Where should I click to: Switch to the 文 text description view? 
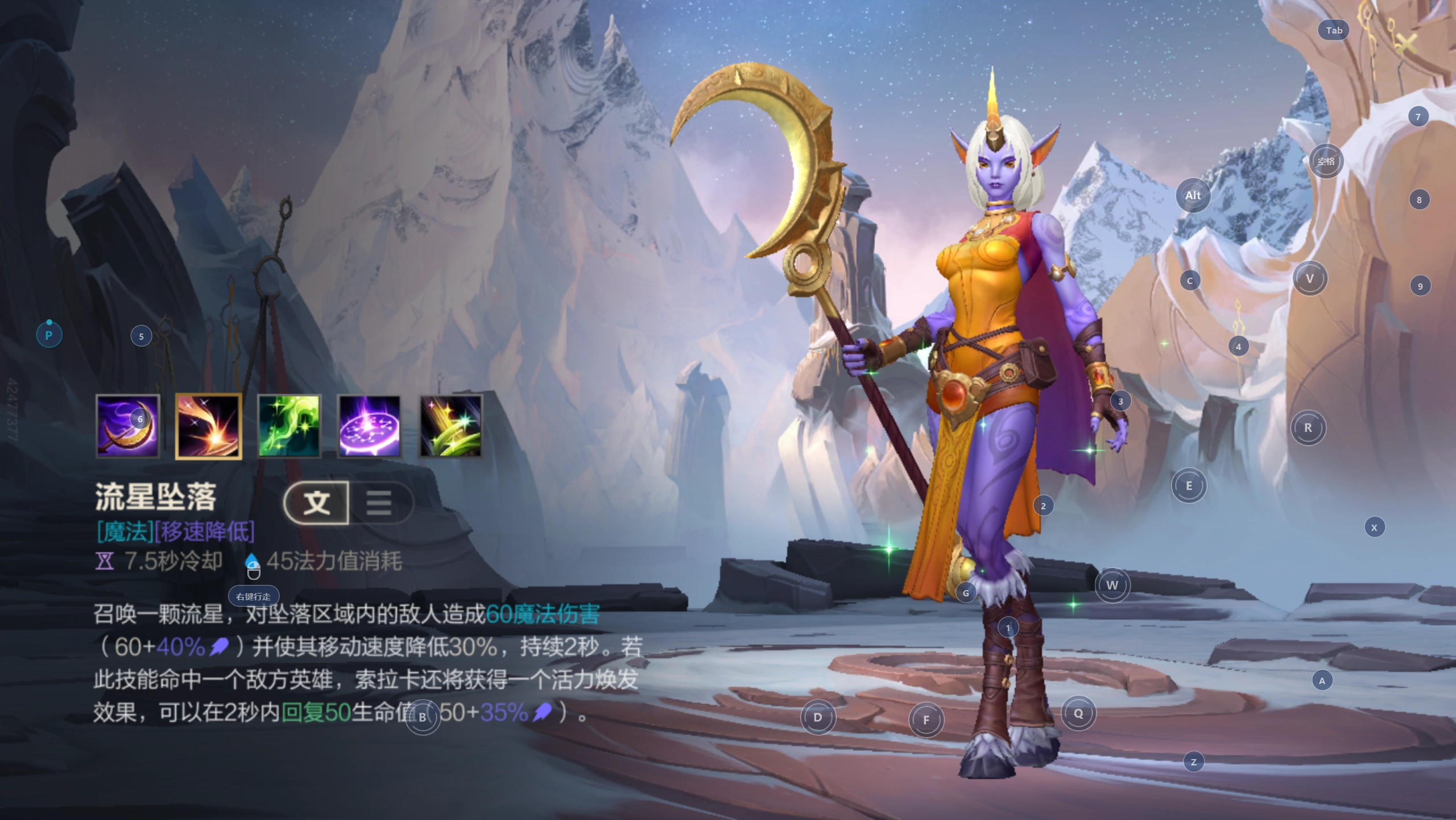coord(317,502)
